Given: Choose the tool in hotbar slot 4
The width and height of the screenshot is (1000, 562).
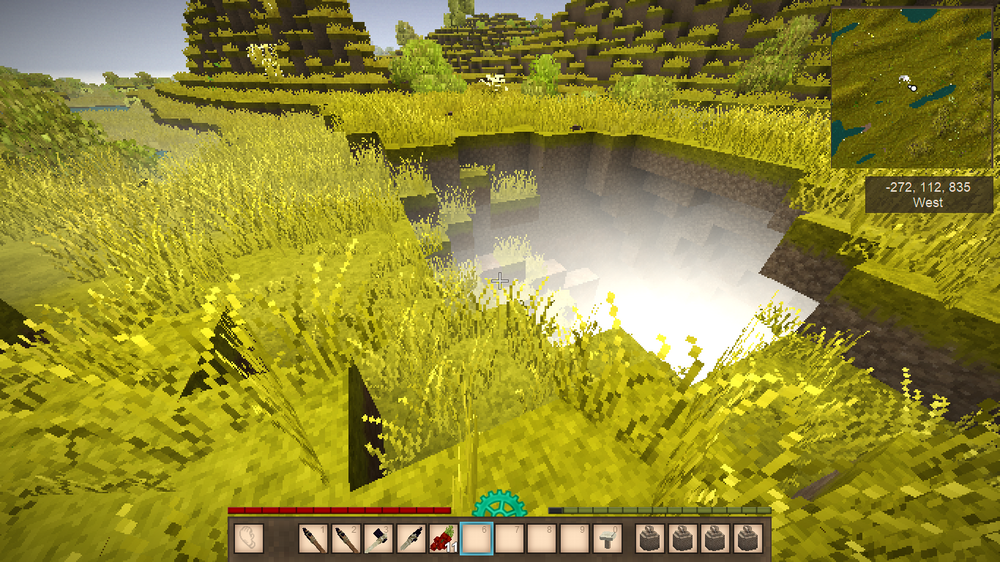Looking at the screenshot, I should tap(411, 539).
